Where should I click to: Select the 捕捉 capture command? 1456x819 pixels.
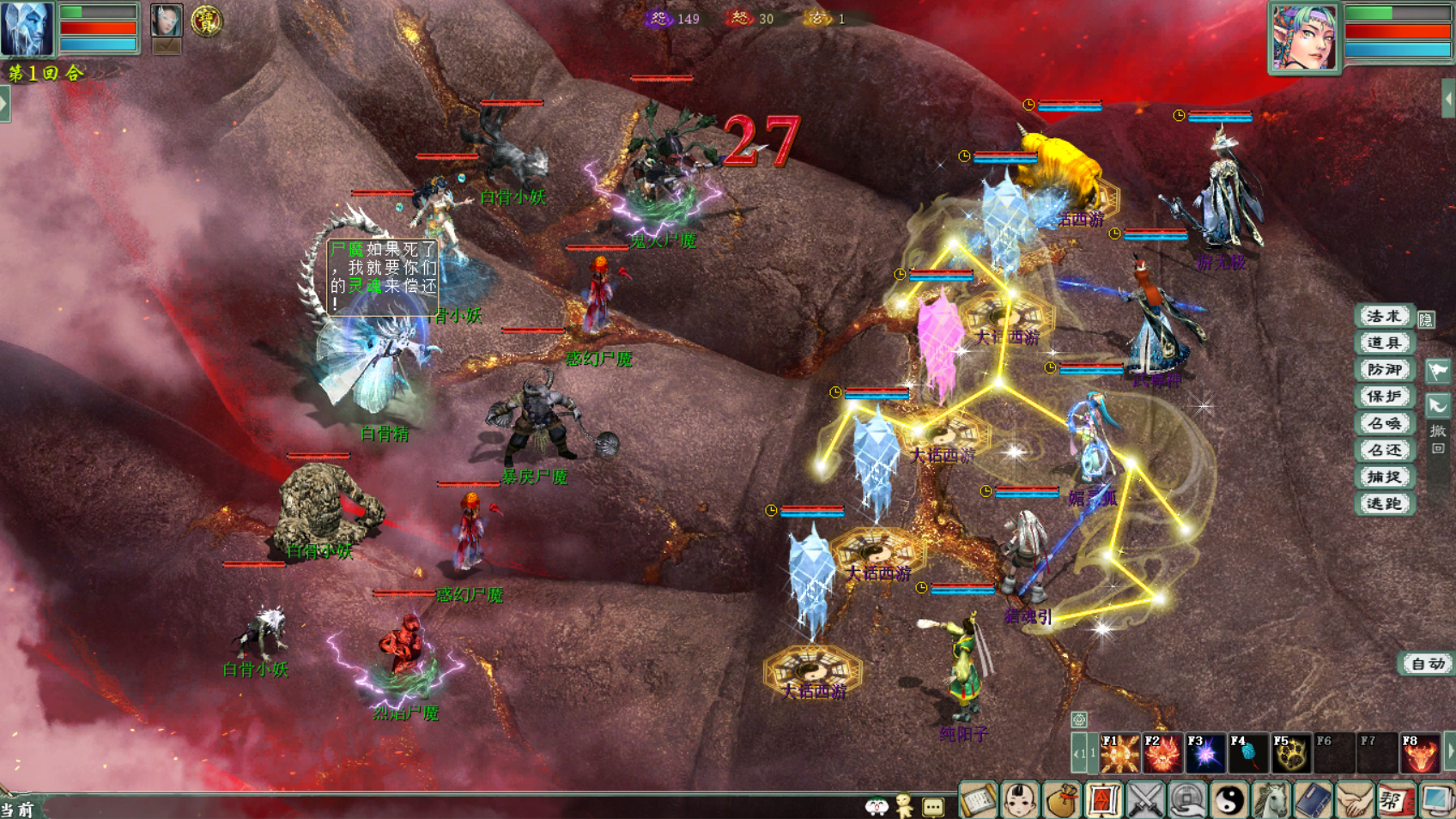(x=1383, y=476)
